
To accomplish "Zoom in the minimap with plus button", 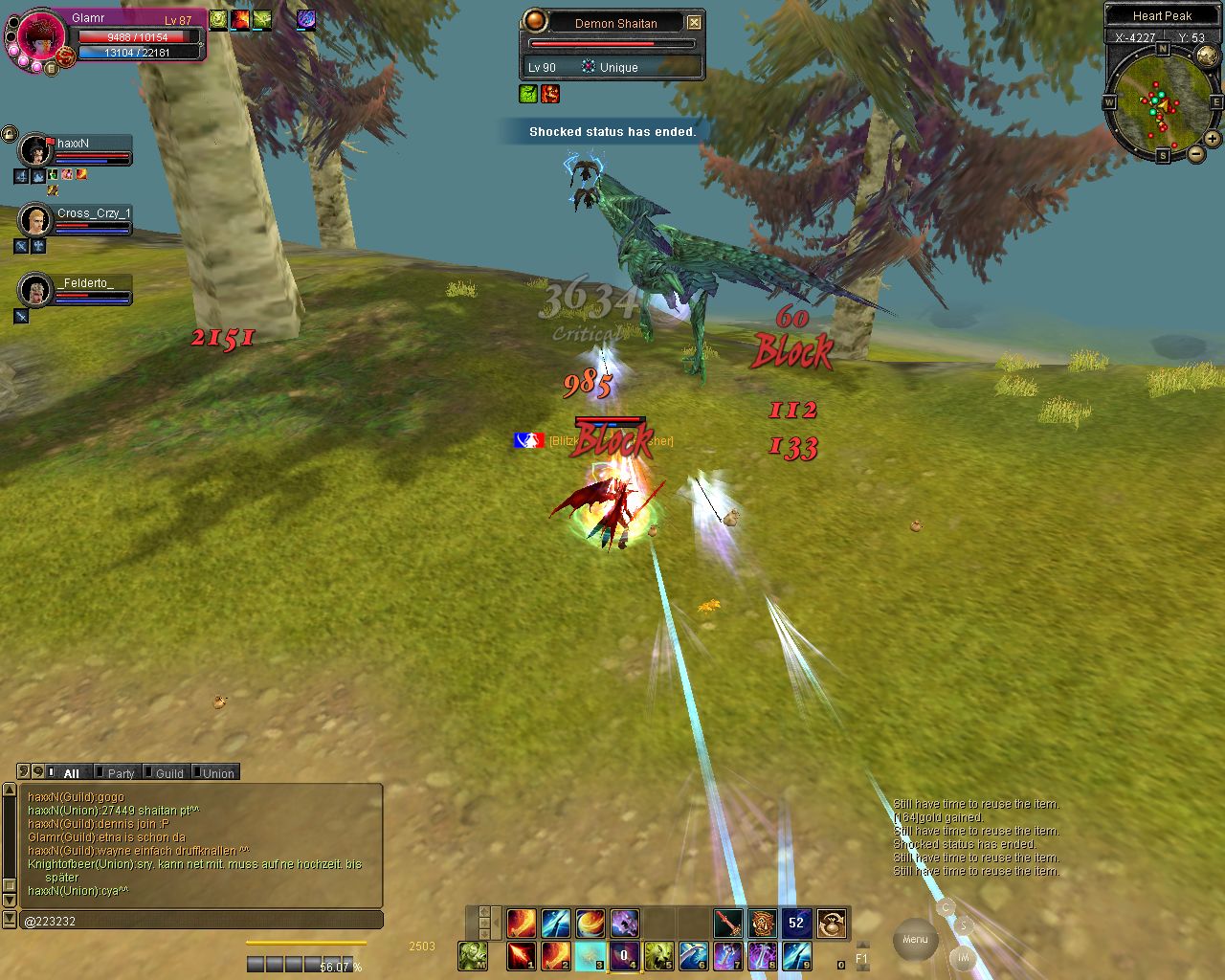I will pyautogui.click(x=1213, y=139).
